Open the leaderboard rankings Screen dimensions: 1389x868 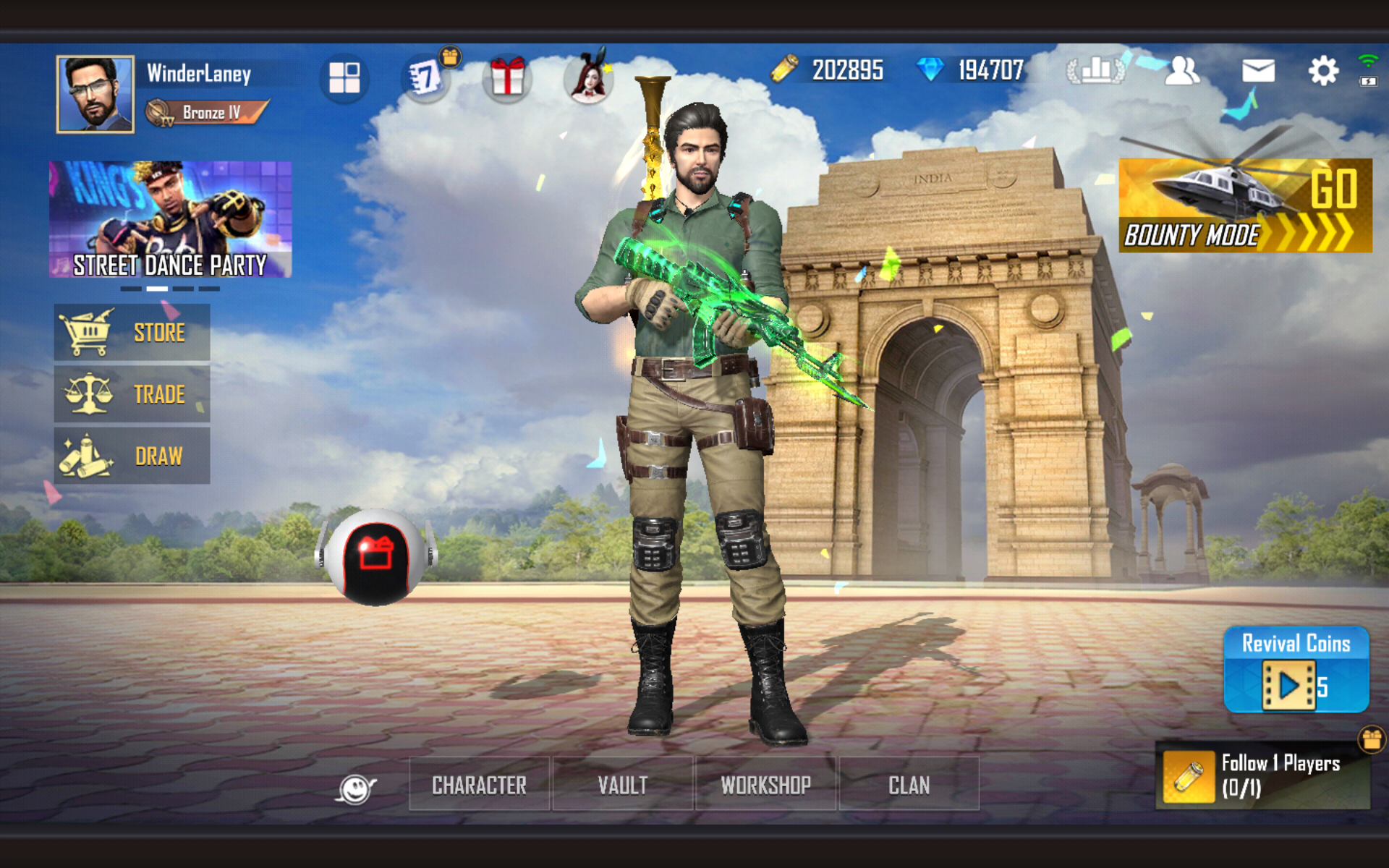click(x=1097, y=70)
